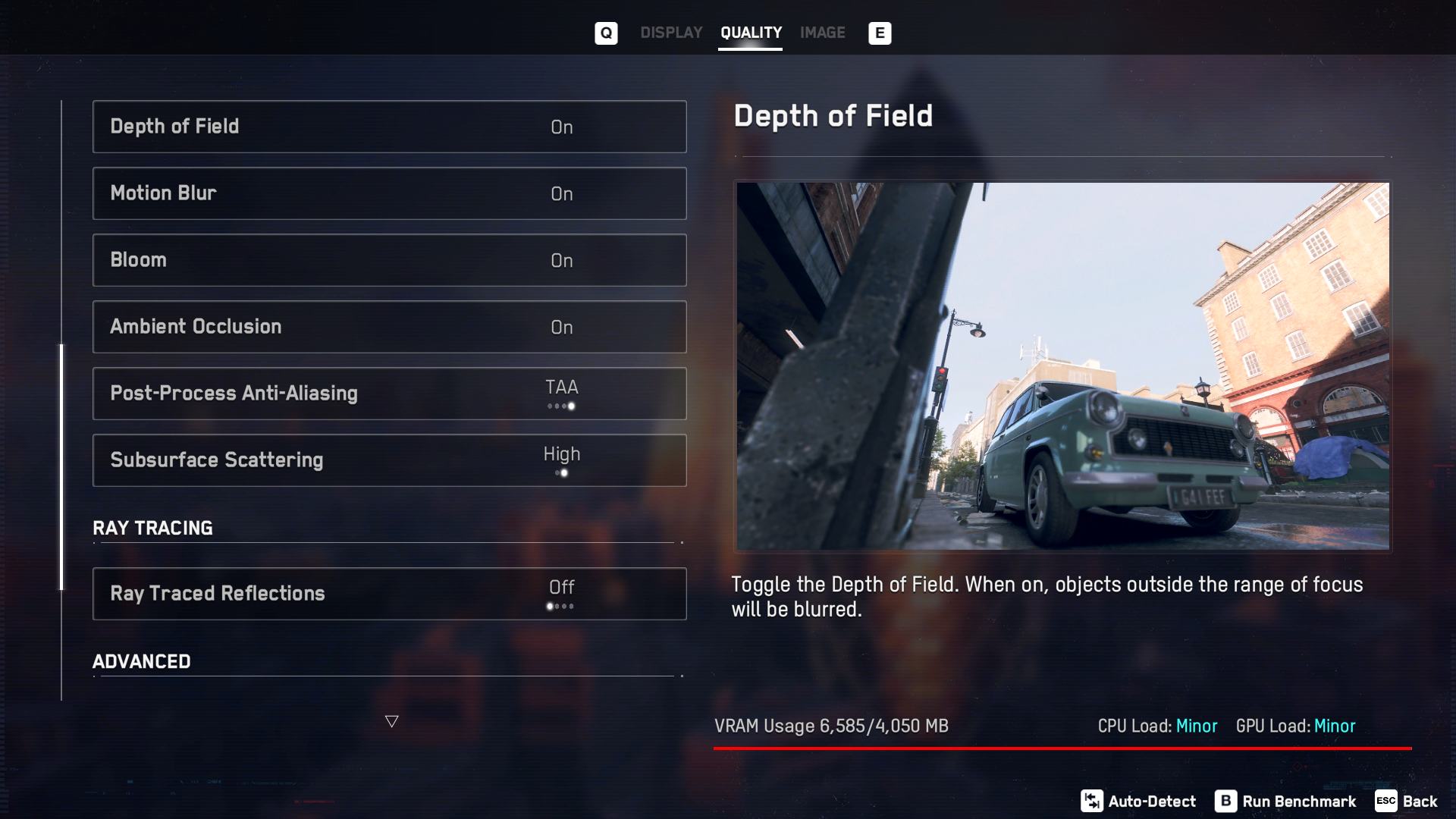
Task: Click the settings list scrollbar
Action: coord(62,466)
